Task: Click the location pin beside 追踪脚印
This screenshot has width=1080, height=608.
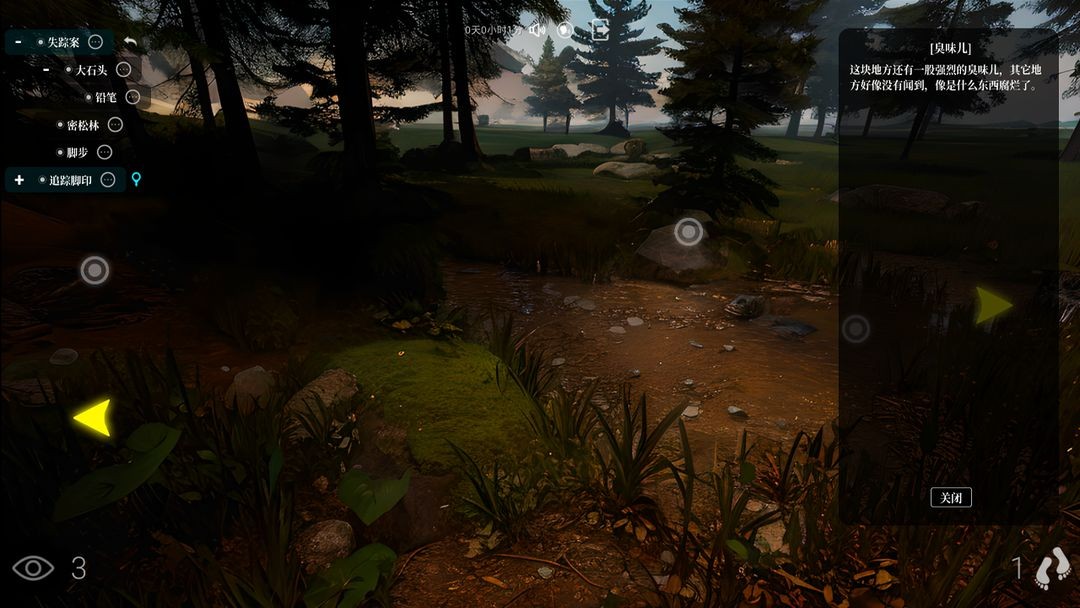Action: (x=137, y=180)
